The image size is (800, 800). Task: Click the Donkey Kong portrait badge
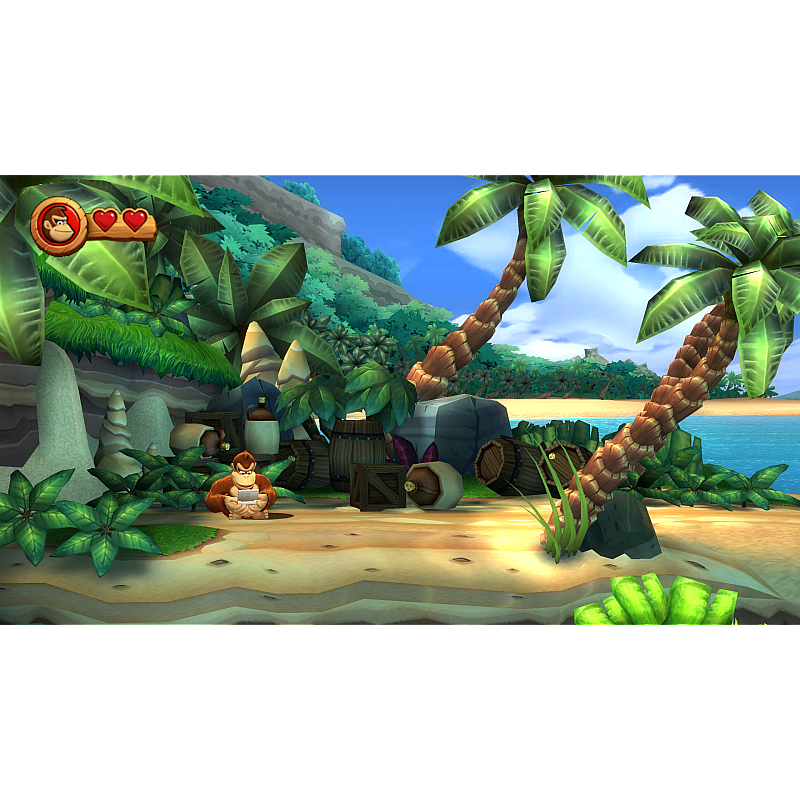coord(59,225)
